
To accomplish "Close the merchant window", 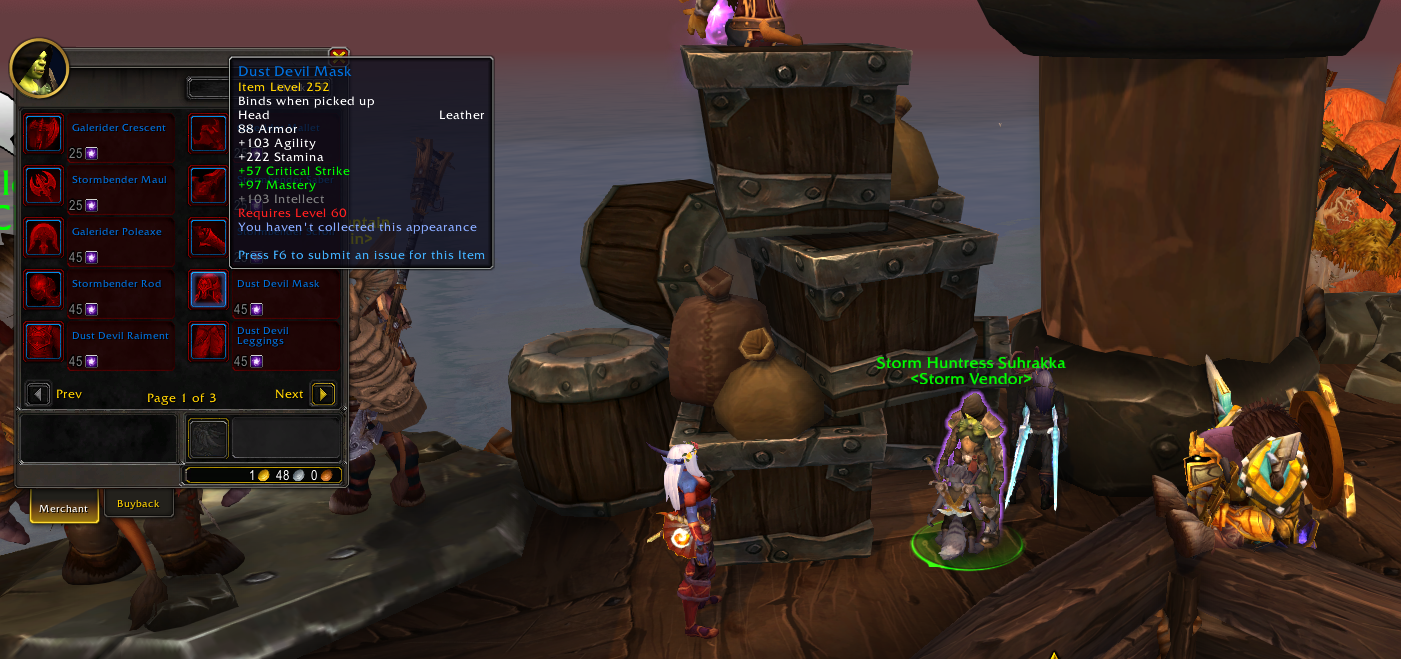I will click(338, 56).
